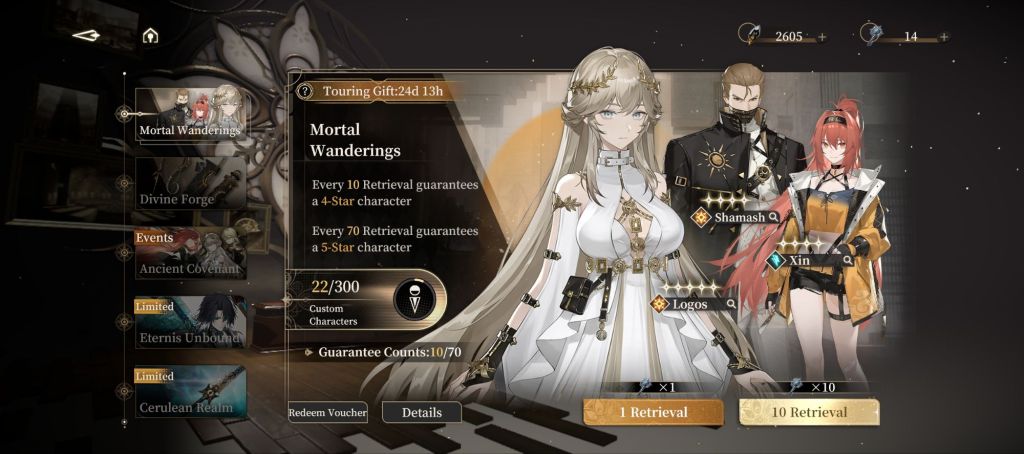This screenshot has height=454, width=1024.
Task: Open banner Details
Action: (422, 412)
